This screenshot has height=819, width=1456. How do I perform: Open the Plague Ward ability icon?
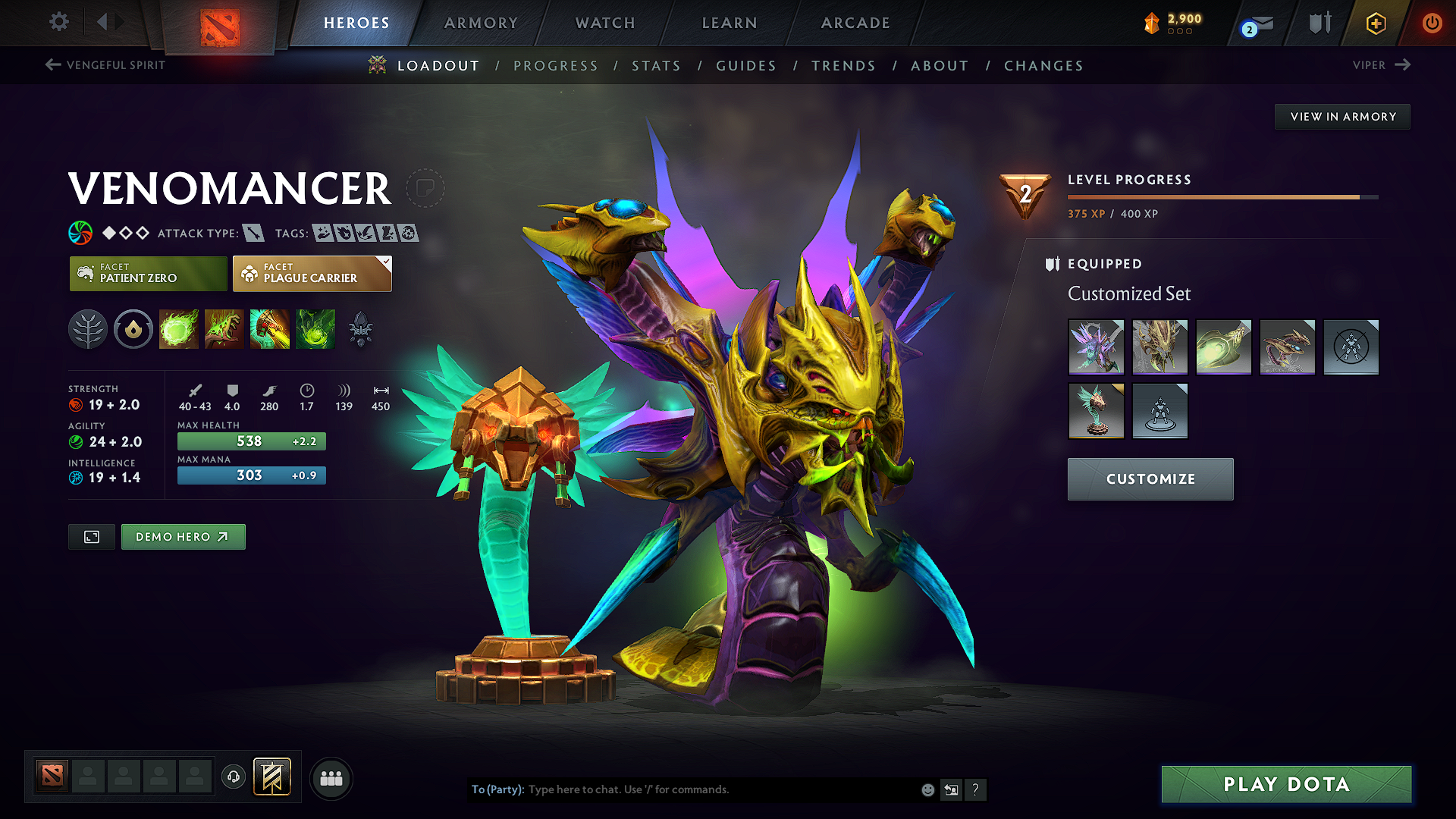(269, 329)
